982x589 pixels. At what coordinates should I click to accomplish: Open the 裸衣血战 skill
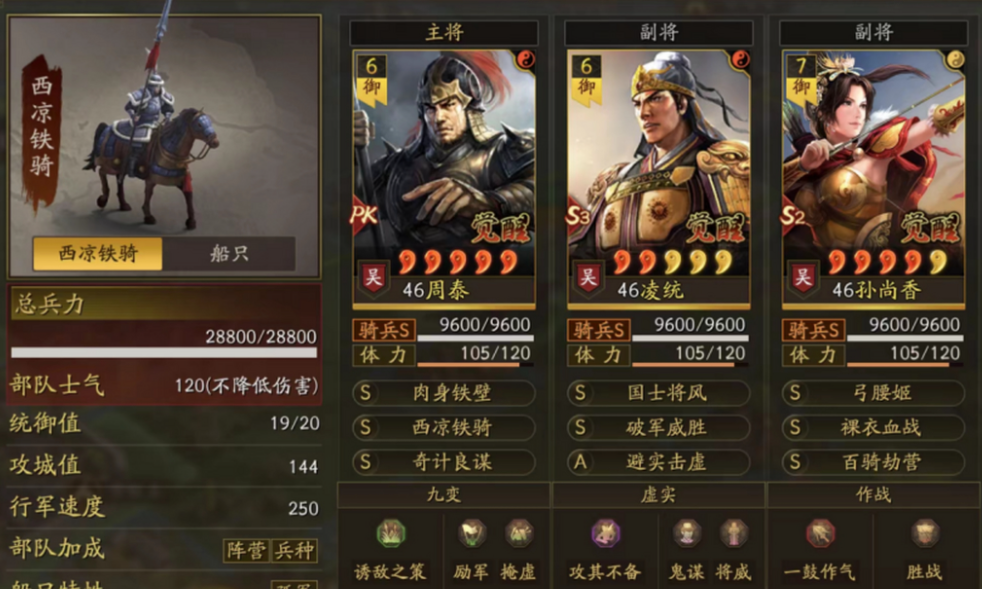point(872,428)
